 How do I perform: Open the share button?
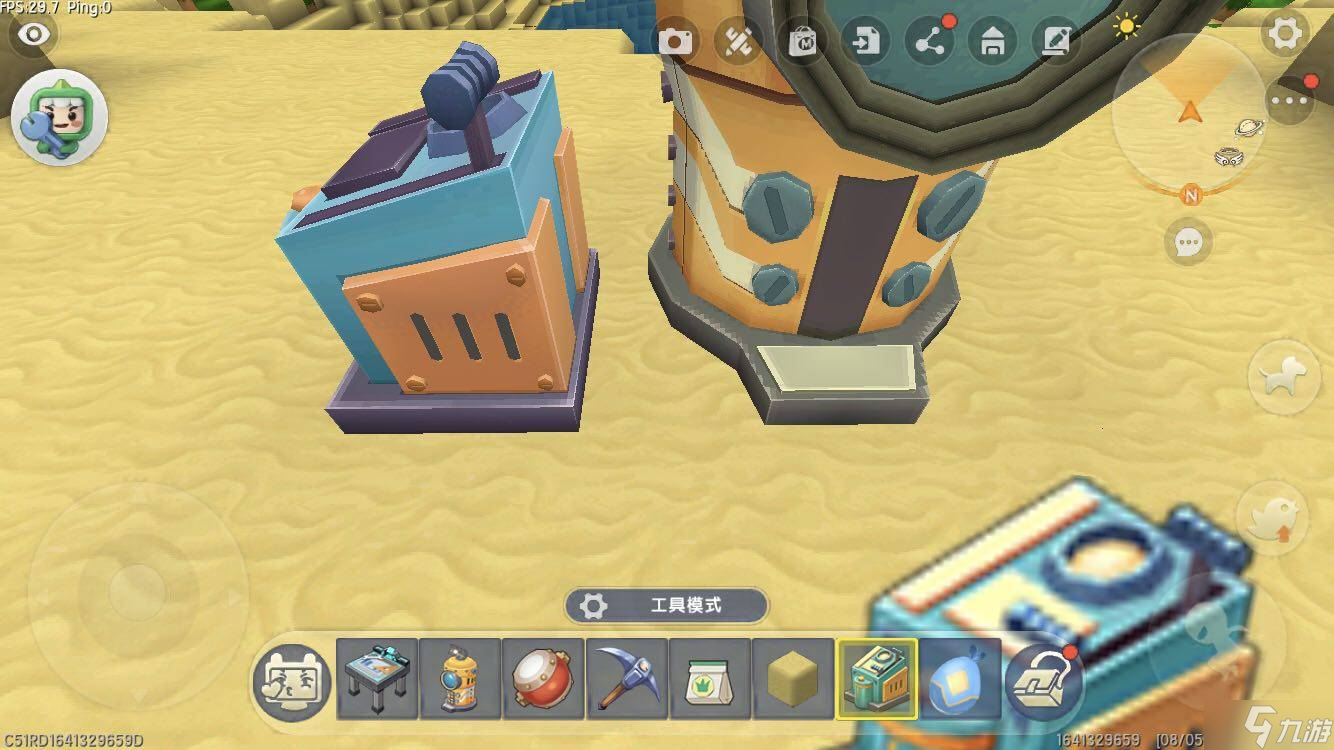click(929, 41)
